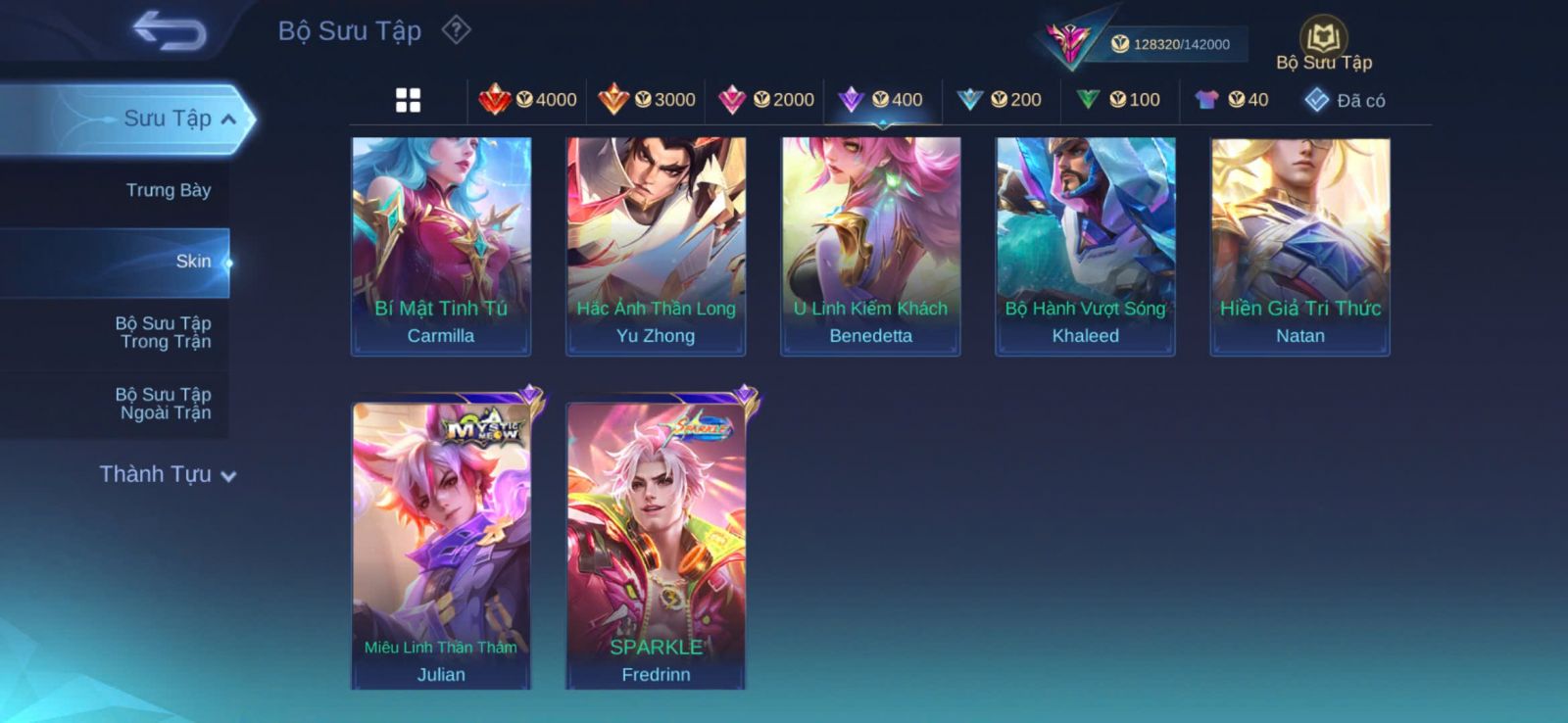Viewport: 1568px width, 723px height.
Task: Open Bộ Sưu Tập Trong Trận
Action: click(164, 332)
